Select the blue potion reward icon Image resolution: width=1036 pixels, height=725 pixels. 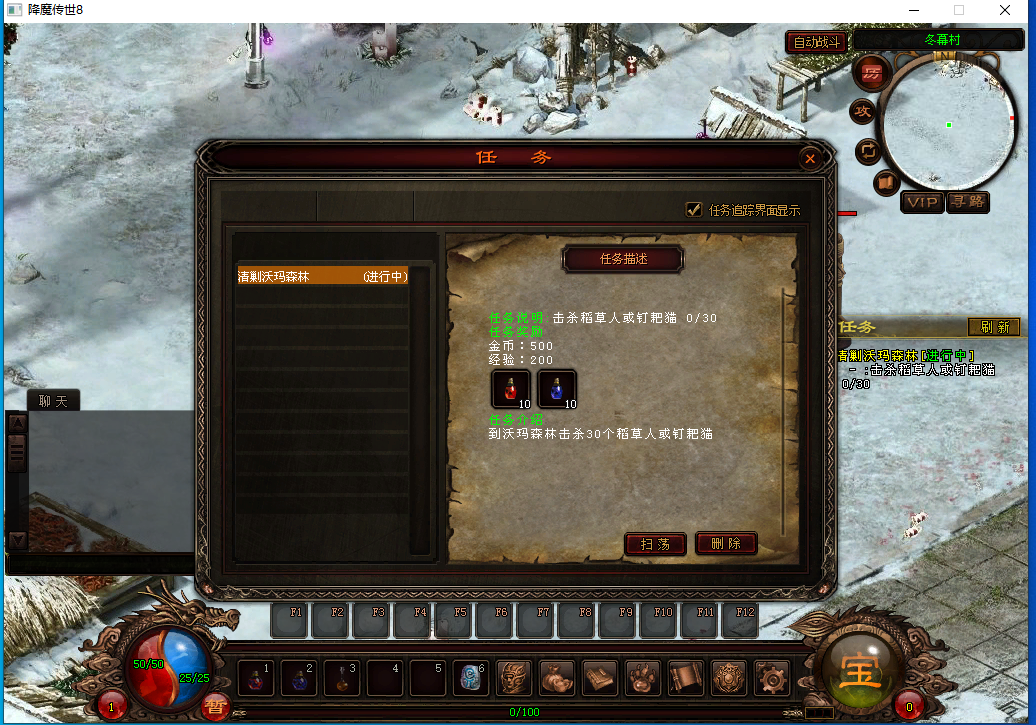tap(557, 389)
